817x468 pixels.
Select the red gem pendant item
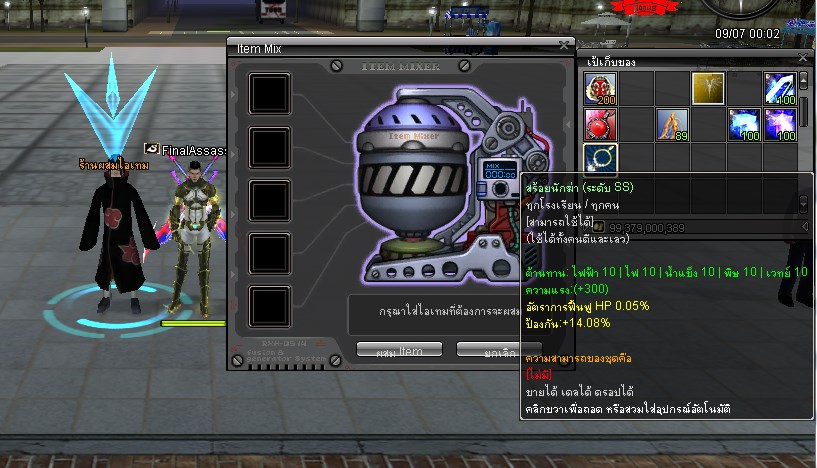601,125
